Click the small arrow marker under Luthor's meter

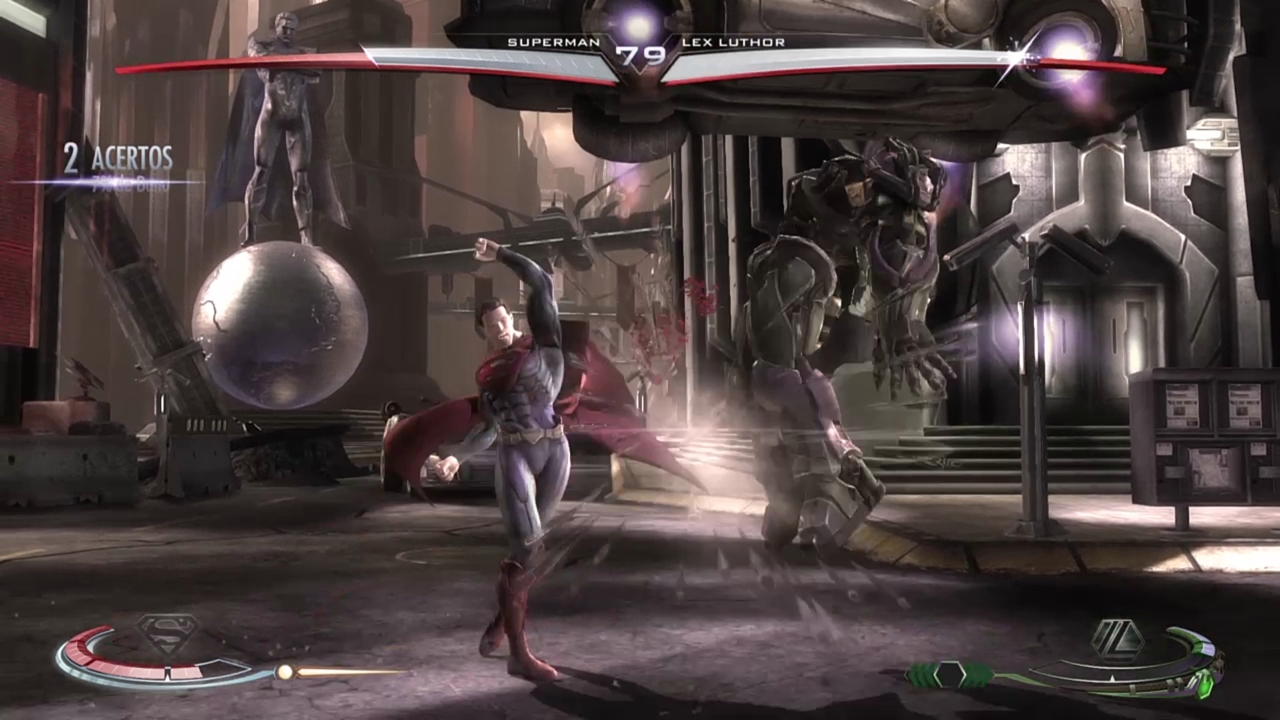tap(1112, 678)
